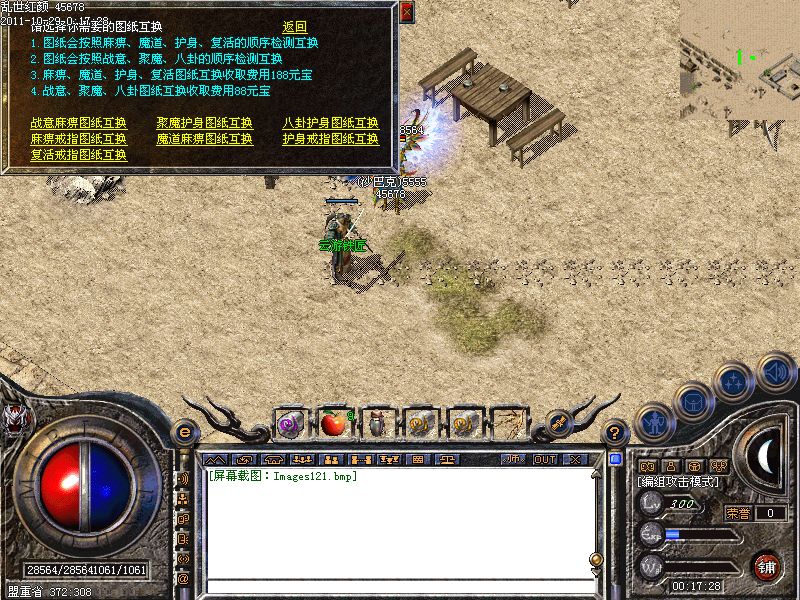The height and width of the screenshot is (600, 800).
Task: Choose 战意麻痹图纸互换 option
Action: tap(79, 123)
